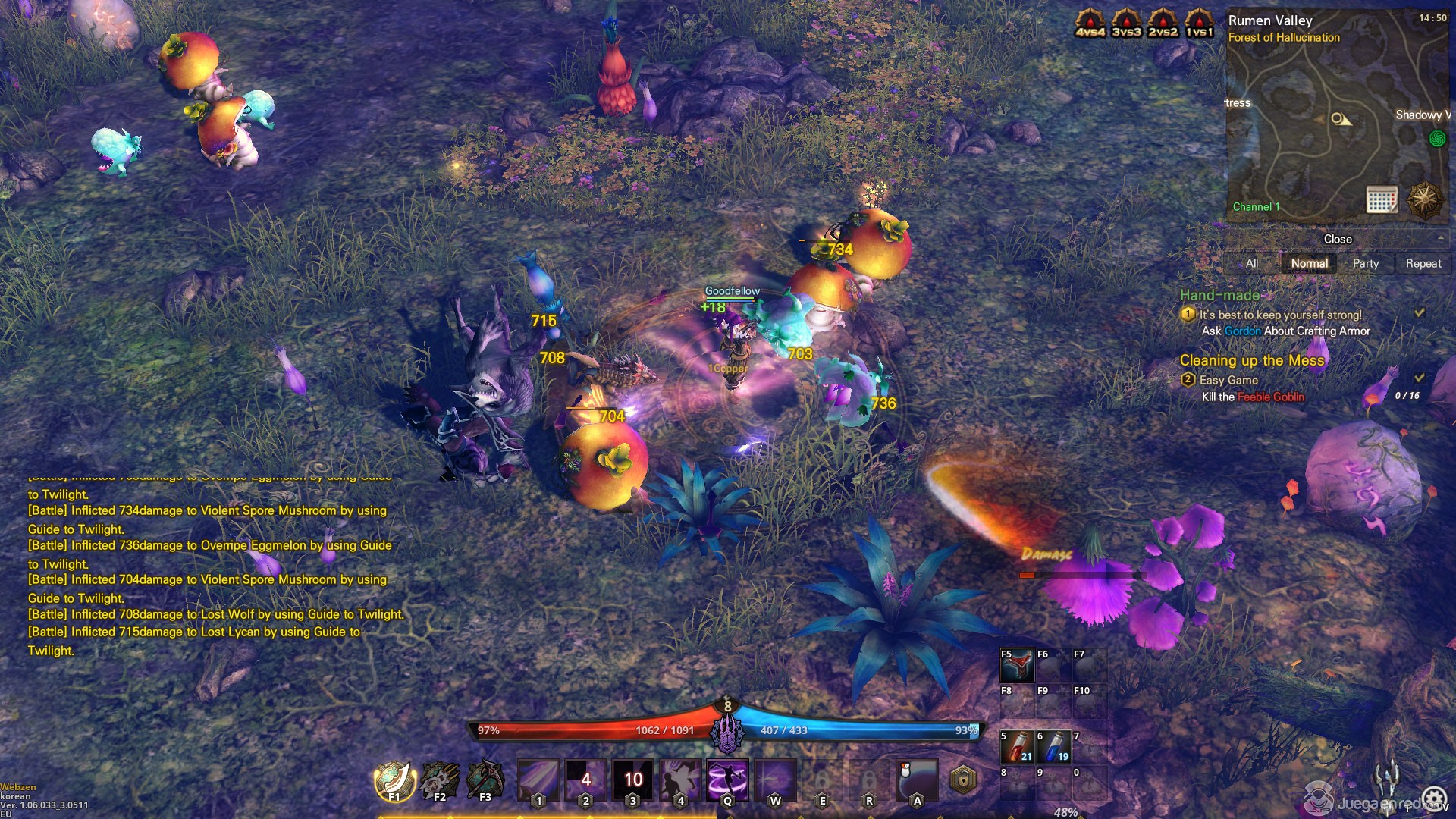Use the red health potion slot

[1017, 746]
